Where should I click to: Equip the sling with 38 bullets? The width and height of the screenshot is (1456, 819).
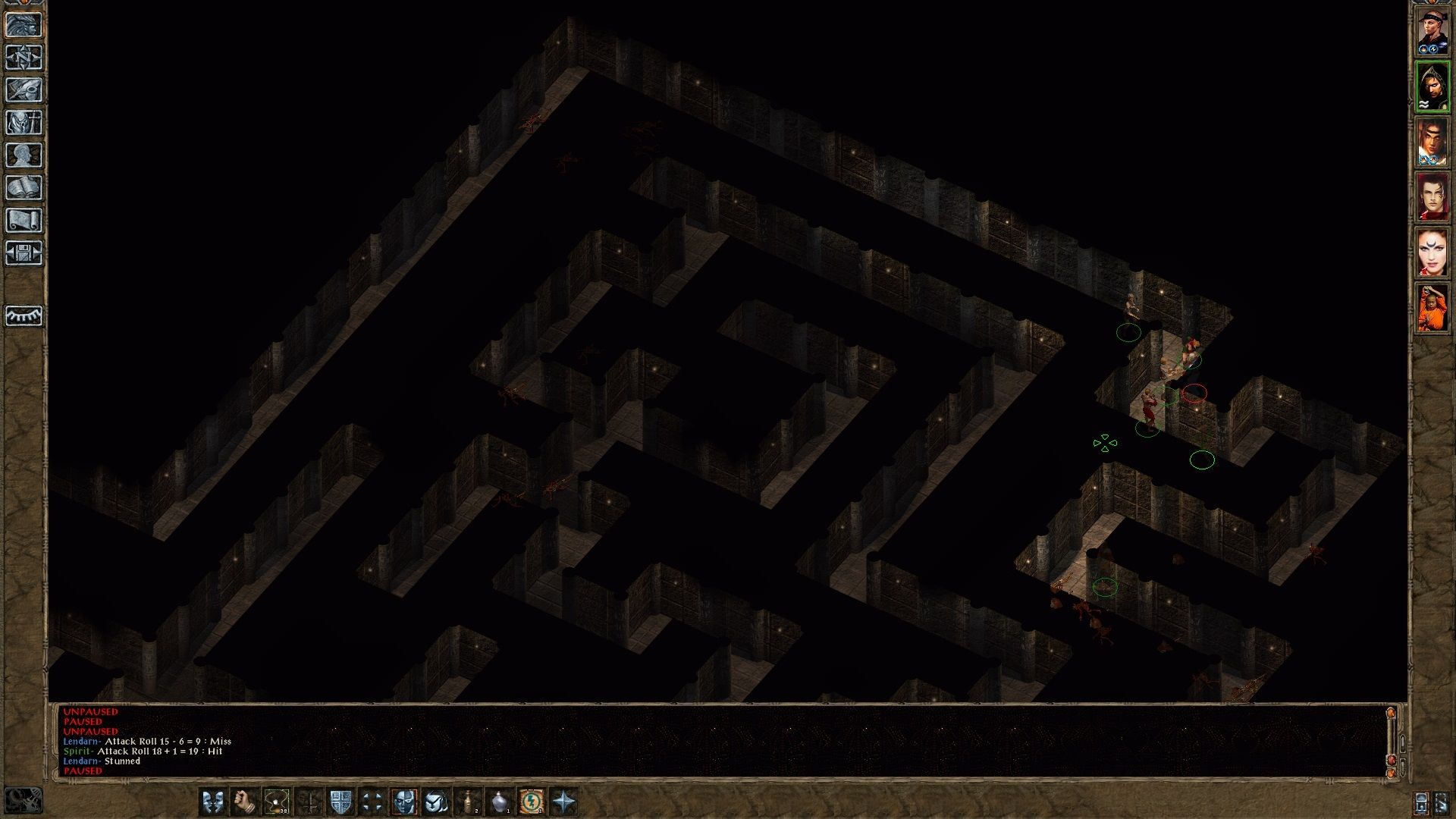click(x=277, y=802)
